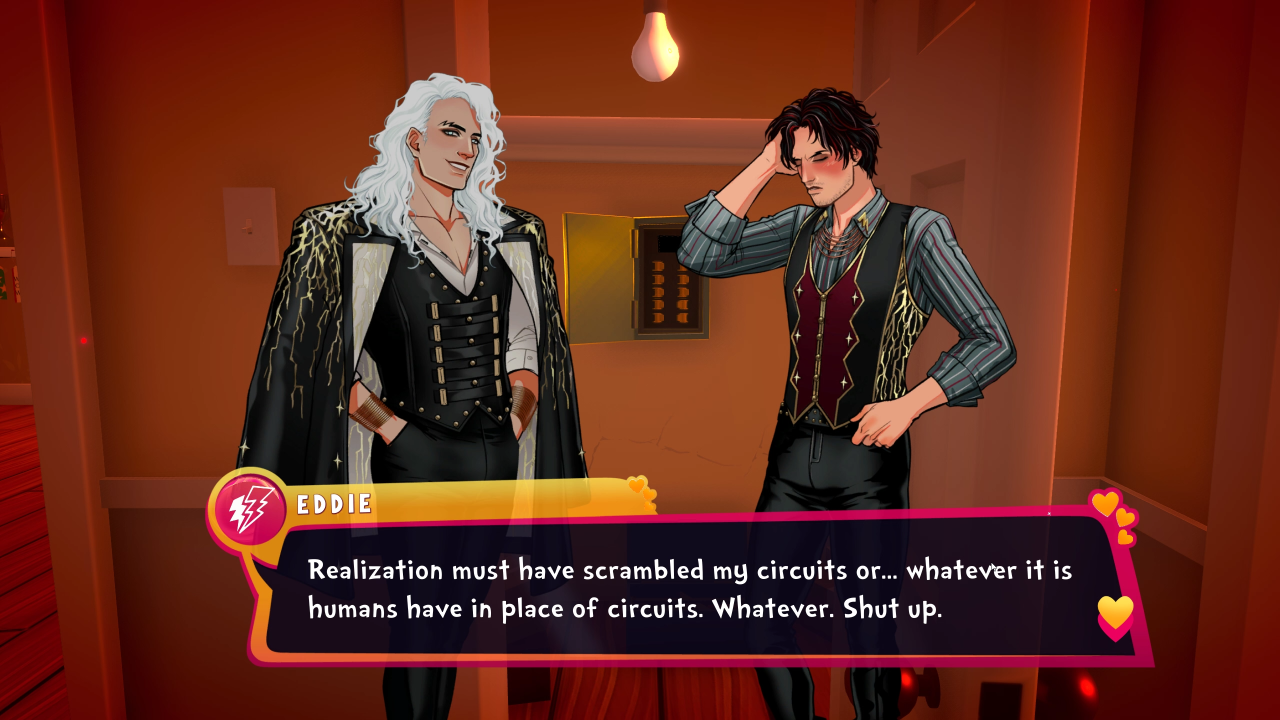Click the yellow heart continue indicator
The image size is (1280, 720).
1115,612
